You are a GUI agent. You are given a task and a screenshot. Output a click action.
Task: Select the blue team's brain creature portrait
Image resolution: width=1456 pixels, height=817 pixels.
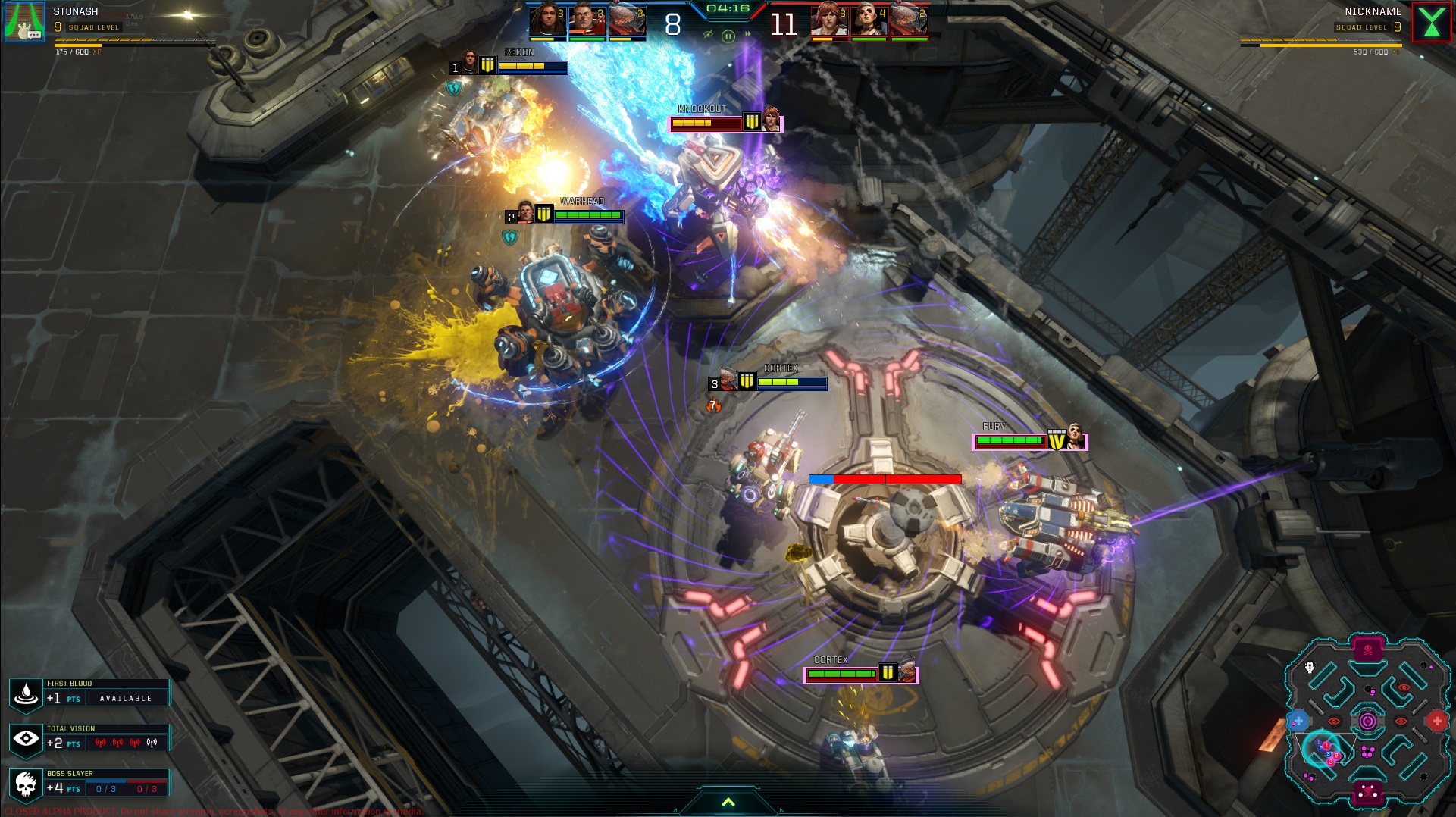[x=626, y=20]
